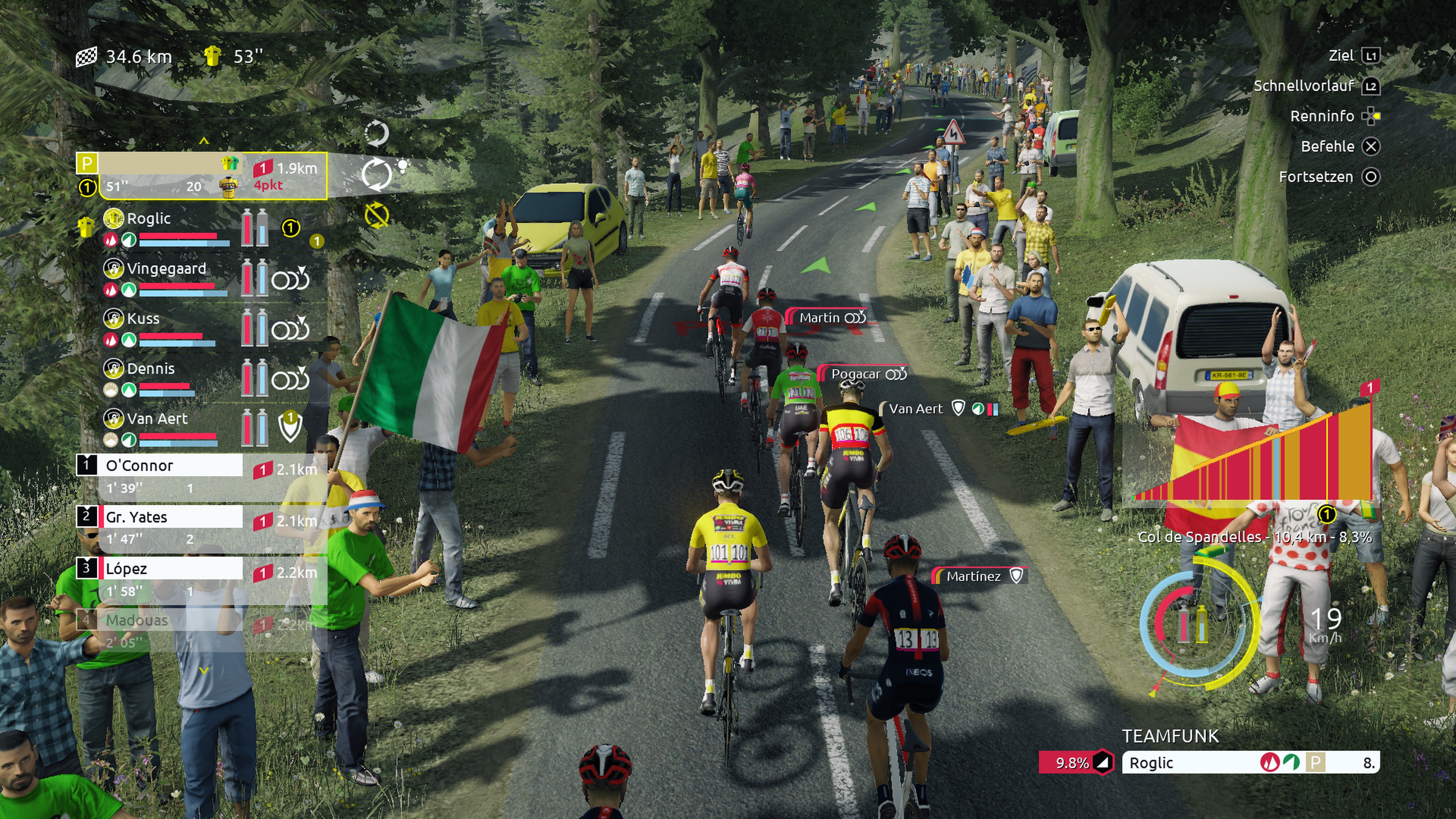Pick Dennis in the team panel
This screenshot has width=1456, height=819.
pyautogui.click(x=151, y=369)
